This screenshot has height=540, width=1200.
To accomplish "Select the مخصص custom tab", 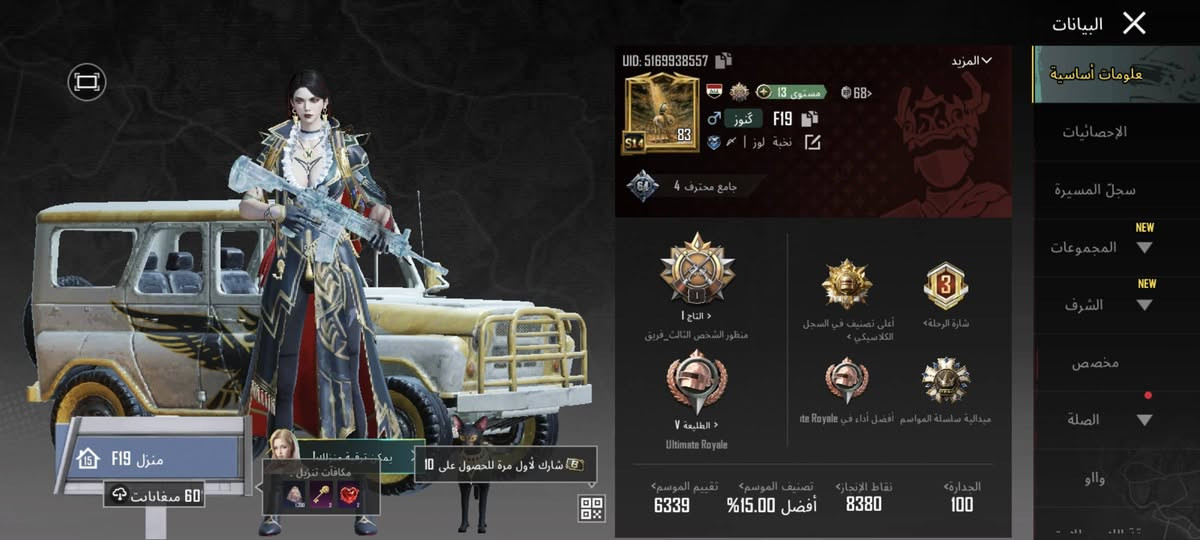I will pos(1095,363).
